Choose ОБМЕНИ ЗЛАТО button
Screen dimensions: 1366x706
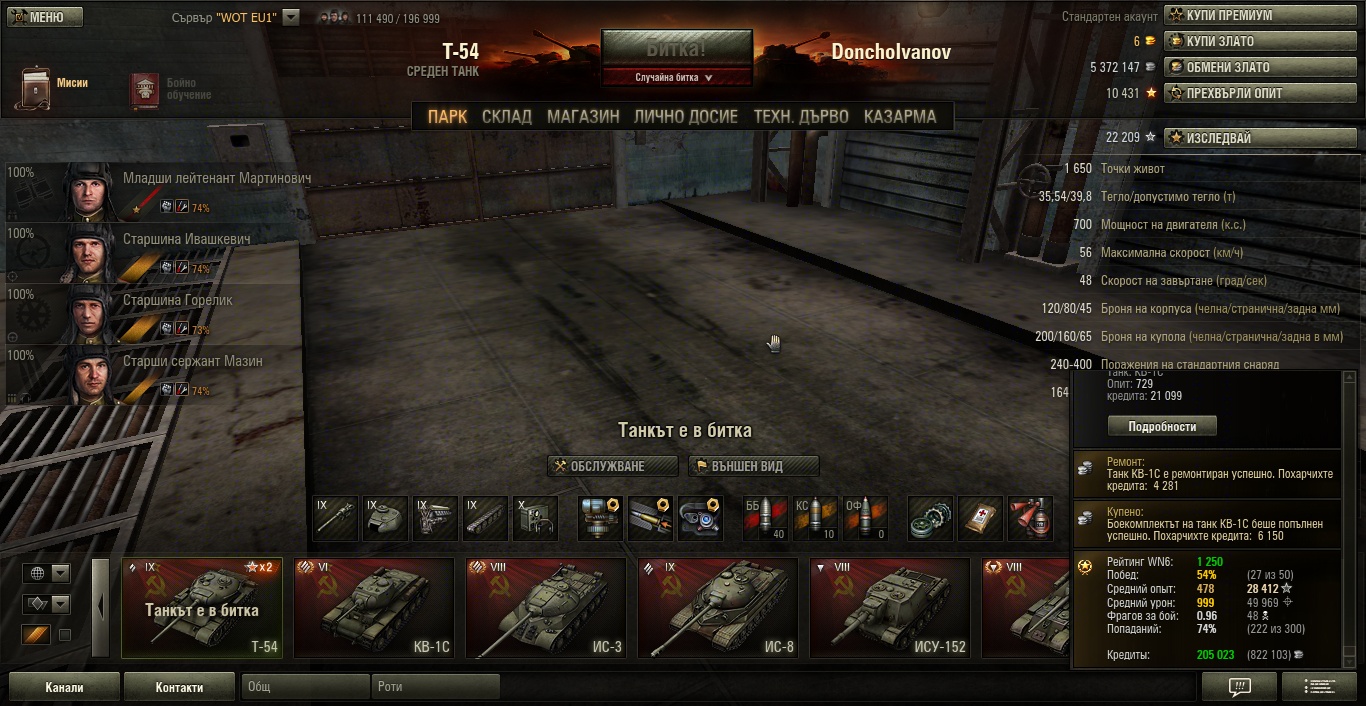1258,68
